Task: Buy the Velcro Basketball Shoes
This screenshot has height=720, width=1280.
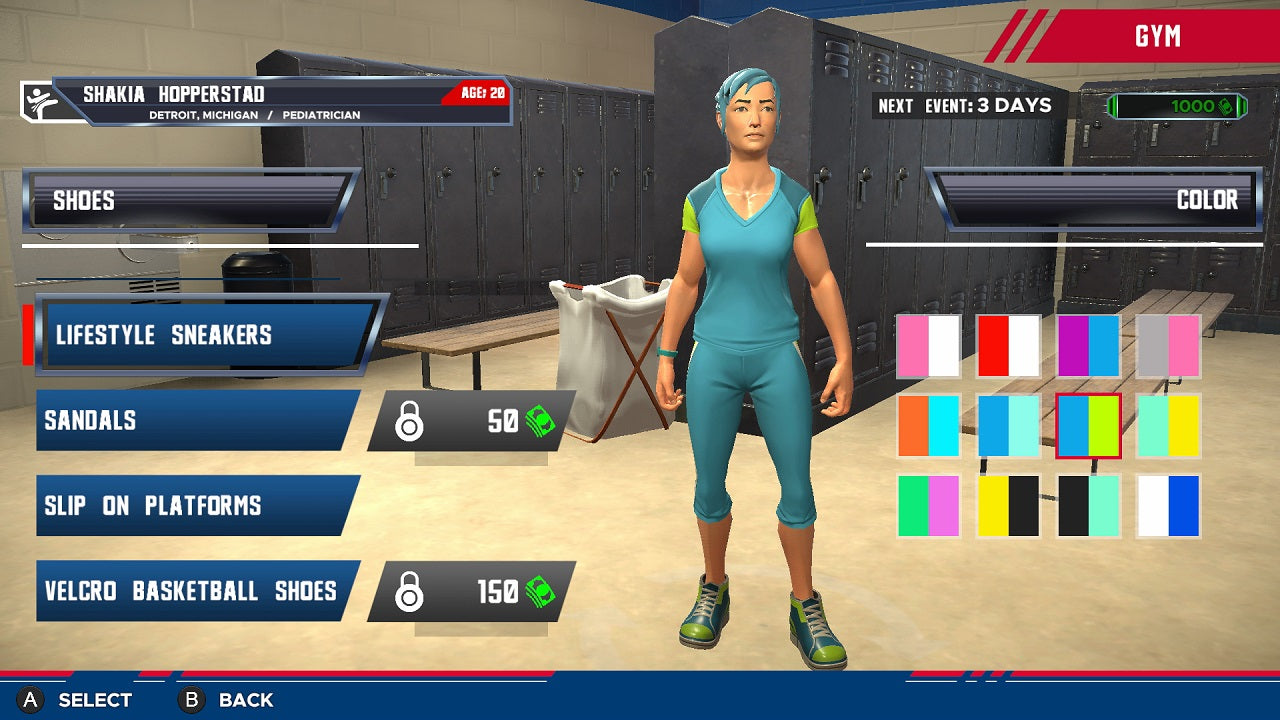Action: tap(190, 591)
